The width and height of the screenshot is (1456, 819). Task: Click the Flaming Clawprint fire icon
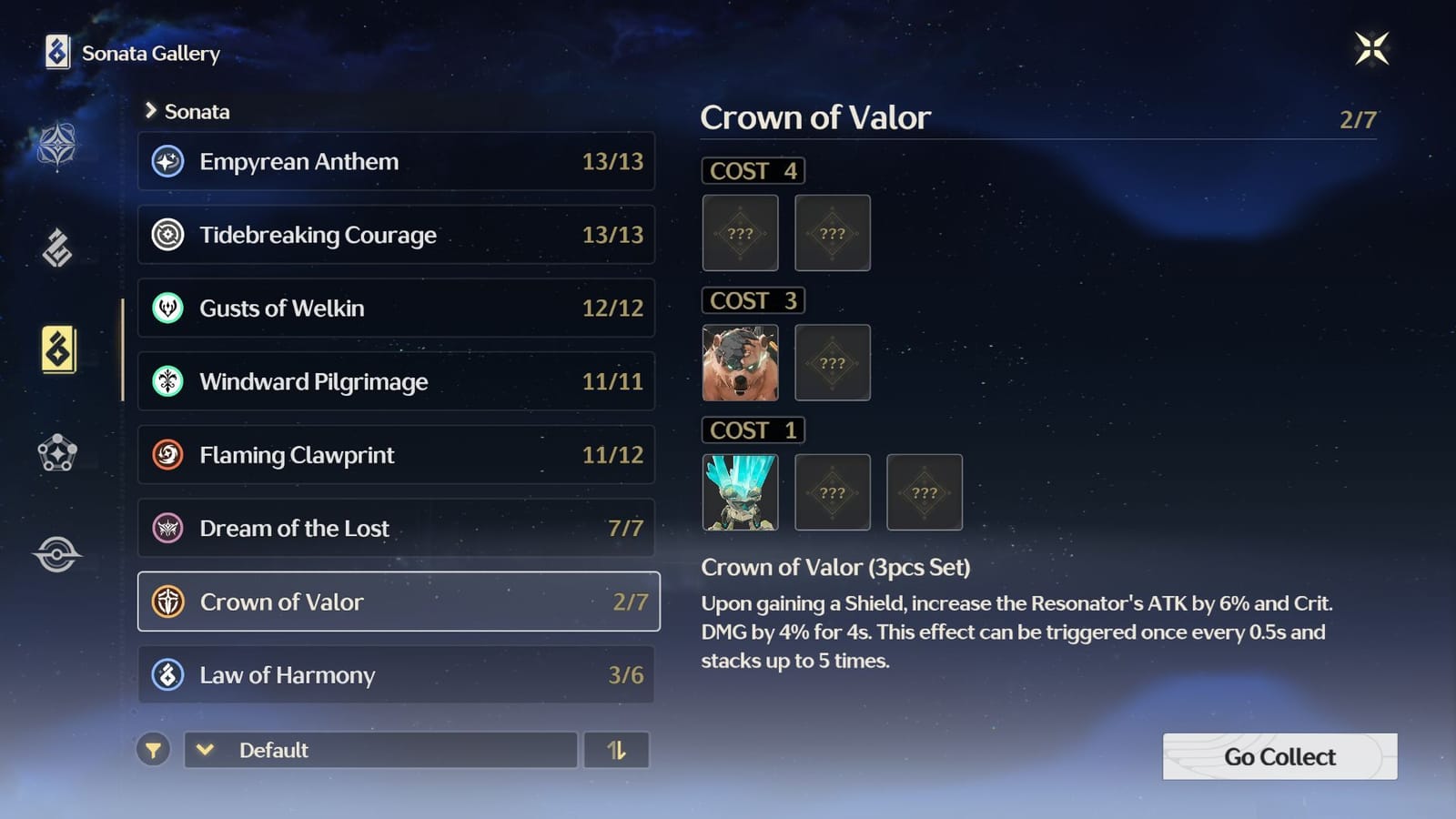coord(167,455)
